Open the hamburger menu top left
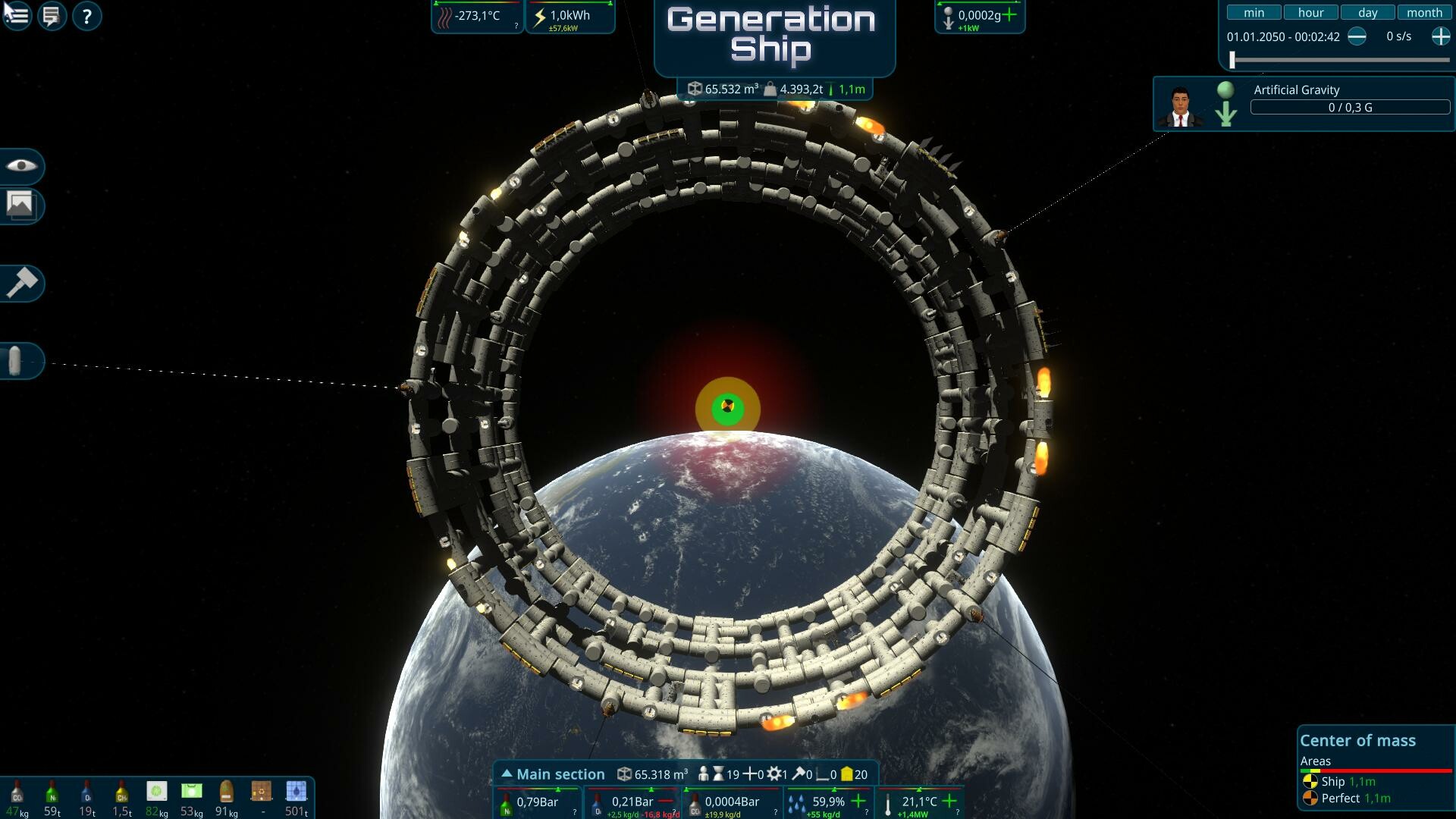Image resolution: width=1456 pixels, height=819 pixels. pos(16,16)
